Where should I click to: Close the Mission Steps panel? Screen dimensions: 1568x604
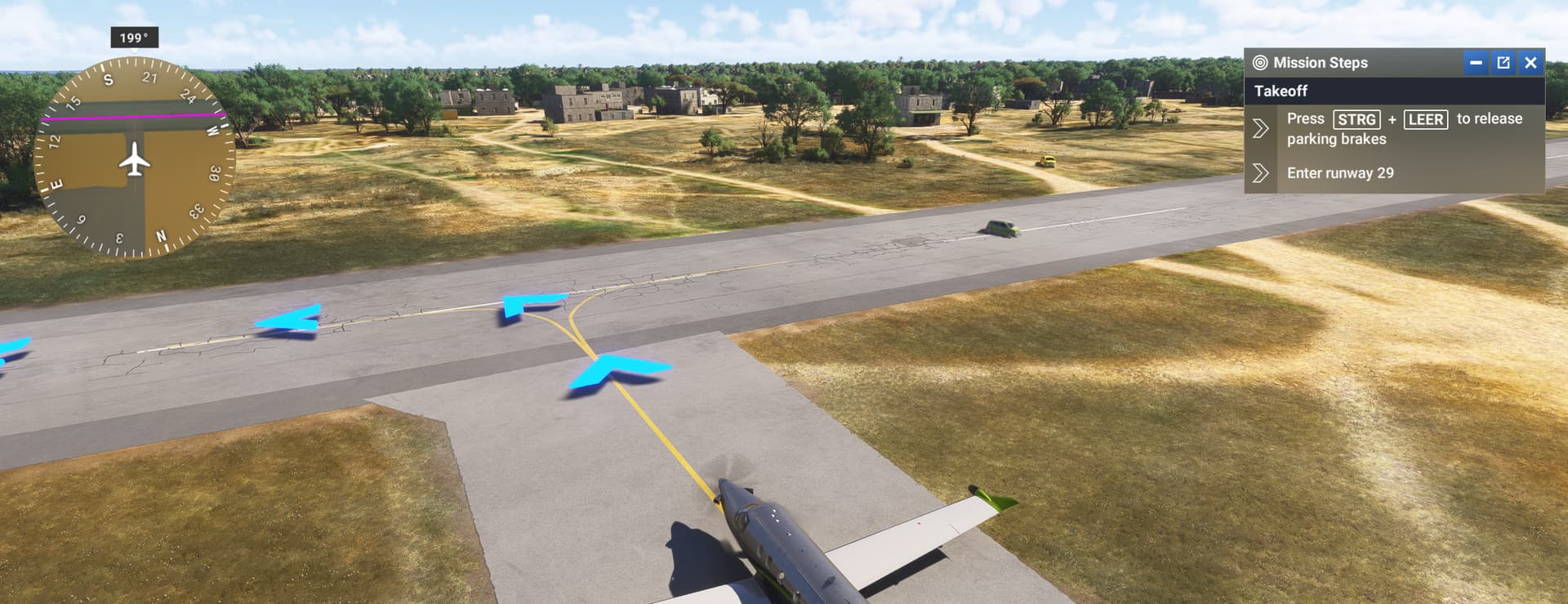(1530, 63)
